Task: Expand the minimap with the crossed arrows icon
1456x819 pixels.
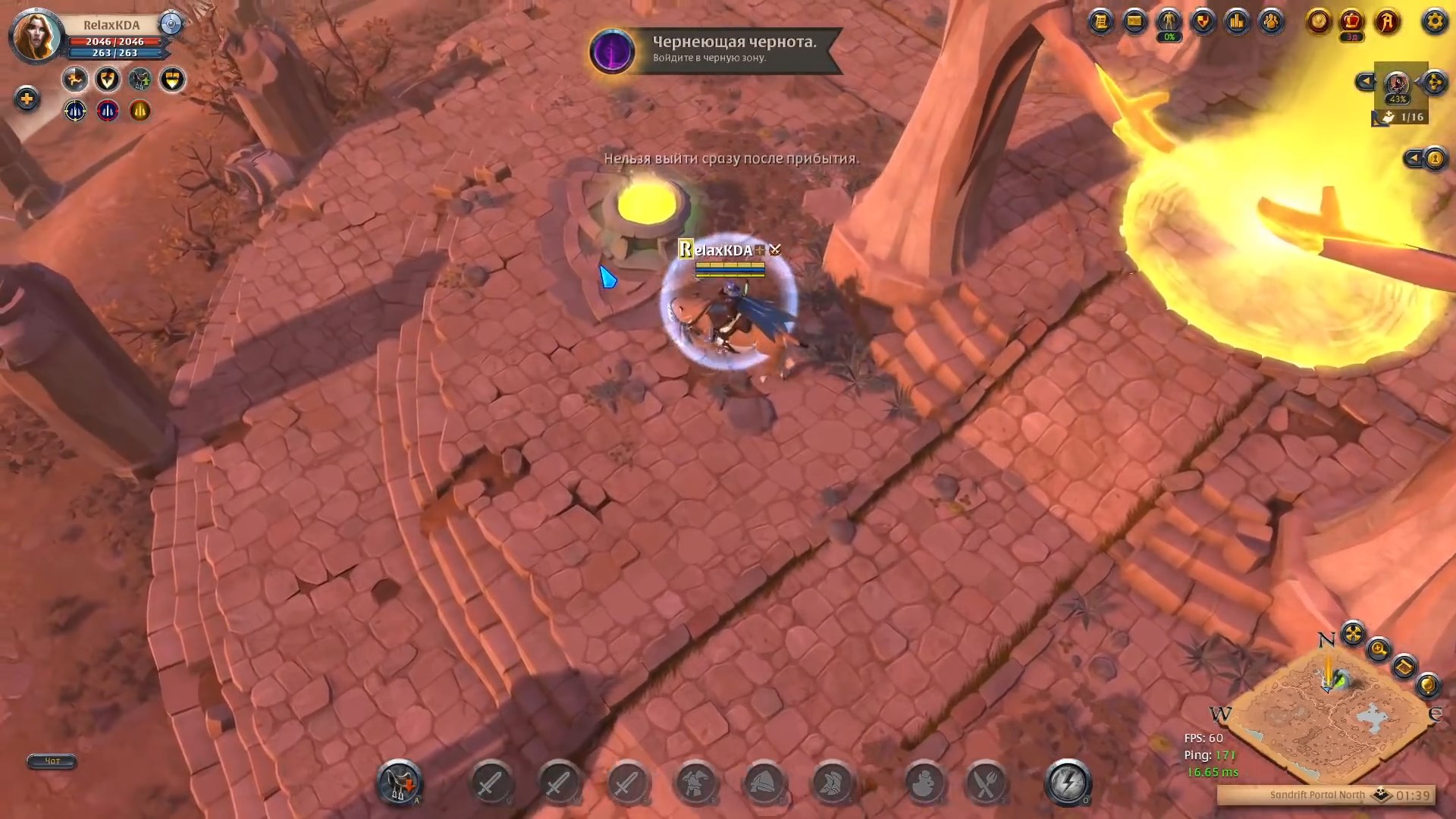Action: pyautogui.click(x=1353, y=635)
